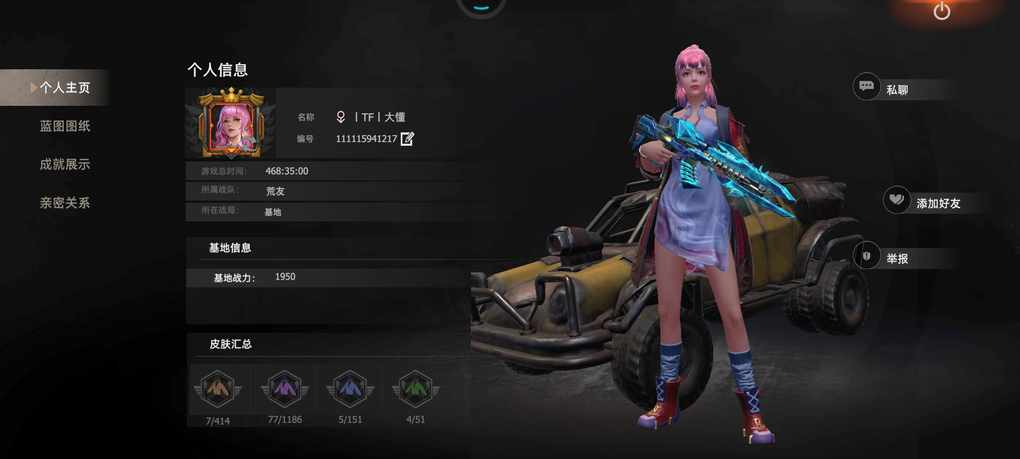Switch to the 个人主页 tab
Image resolution: width=1020 pixels, height=459 pixels.
(64, 88)
